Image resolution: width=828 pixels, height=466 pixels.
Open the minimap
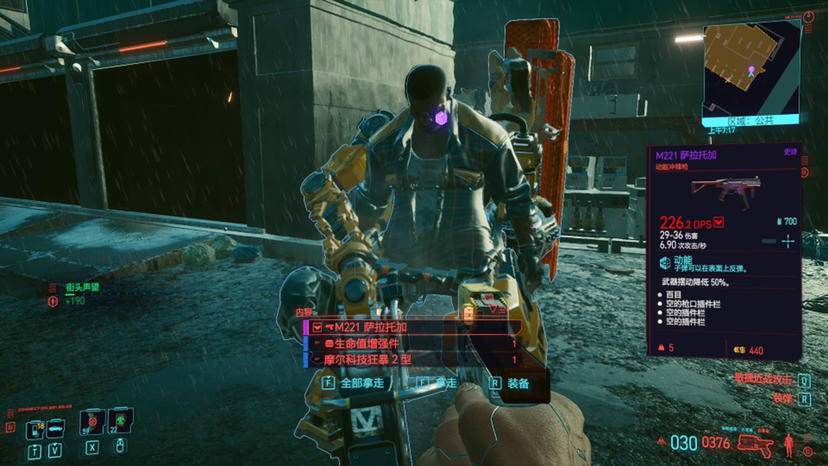(x=750, y=67)
